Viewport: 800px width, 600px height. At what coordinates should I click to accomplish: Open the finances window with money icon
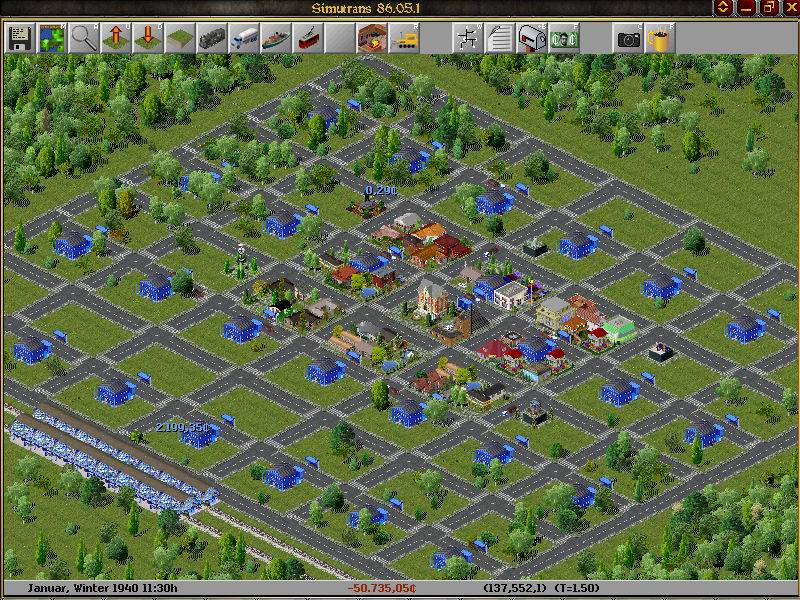pos(564,38)
